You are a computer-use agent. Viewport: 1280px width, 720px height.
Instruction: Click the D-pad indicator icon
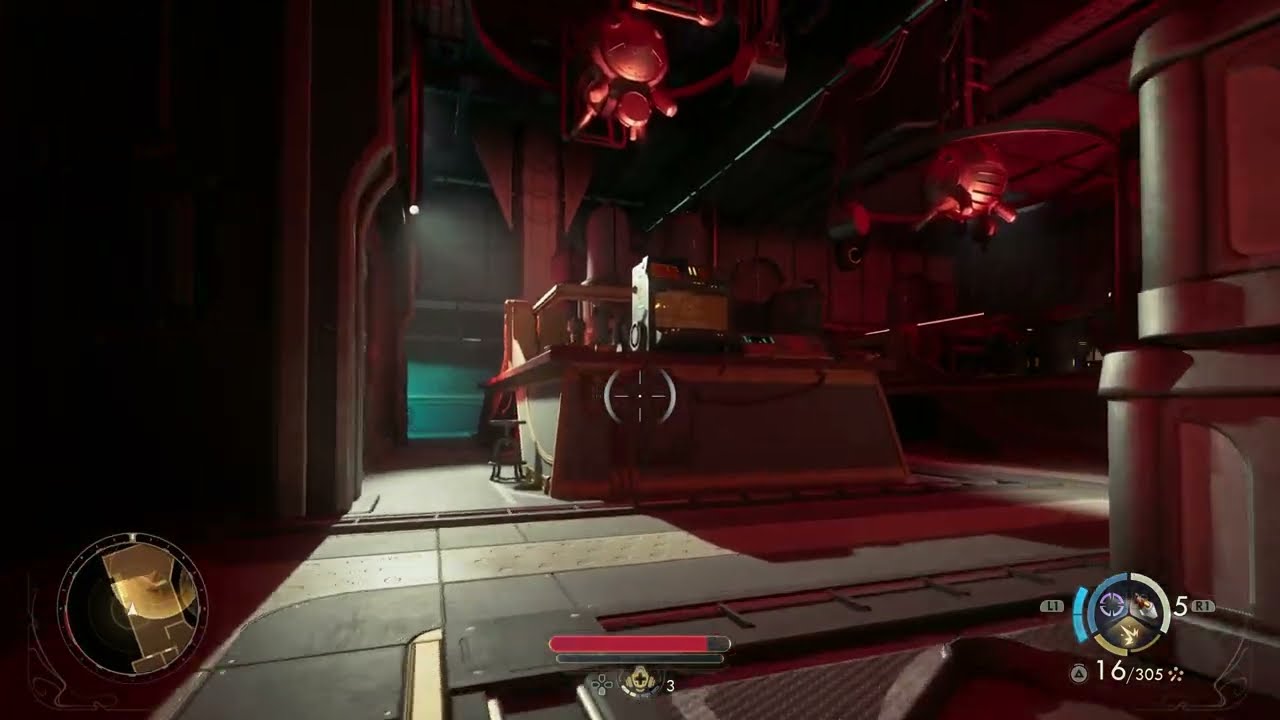[601, 684]
